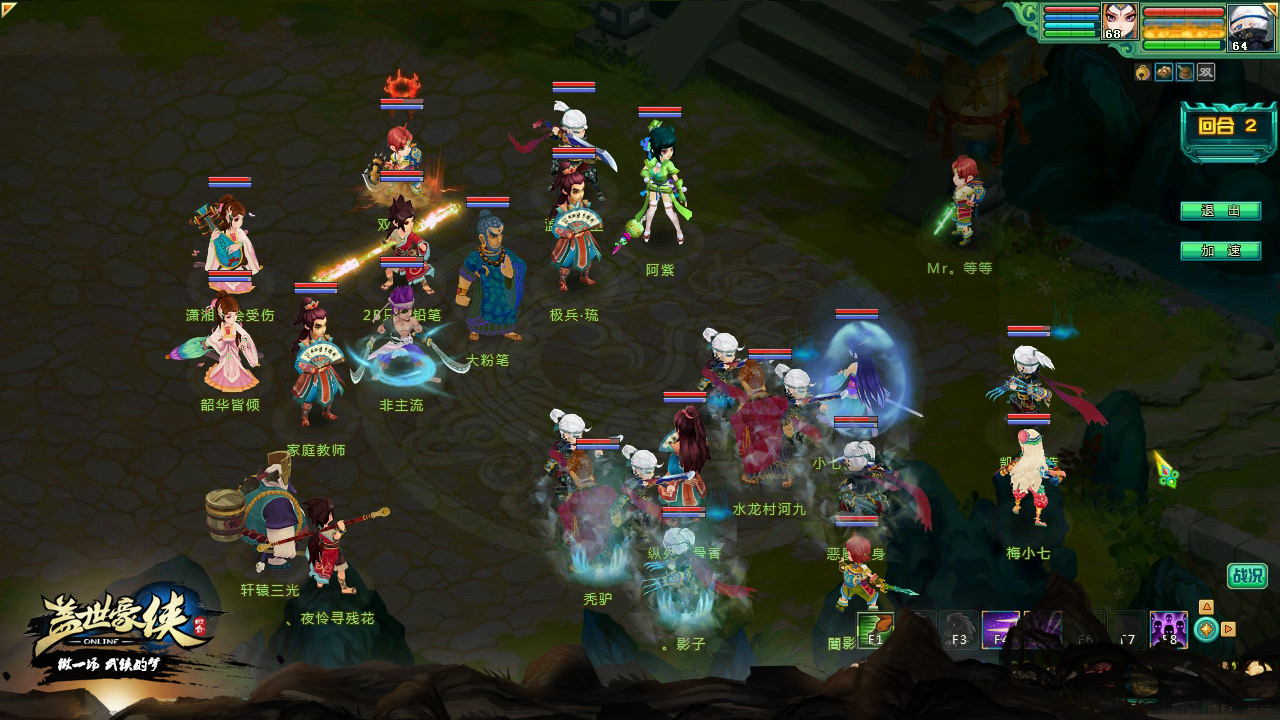Select the F3 dark beast skill
This screenshot has height=720, width=1280.
tap(959, 630)
